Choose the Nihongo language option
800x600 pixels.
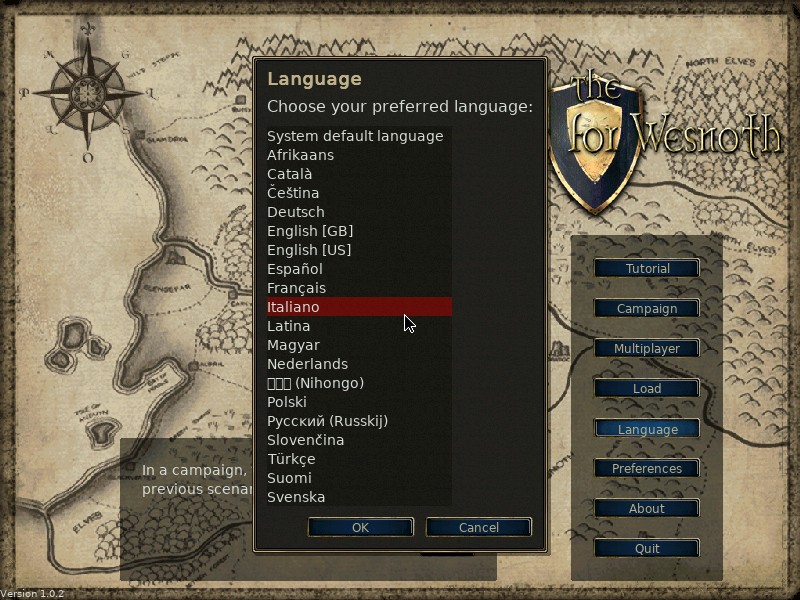click(x=316, y=383)
